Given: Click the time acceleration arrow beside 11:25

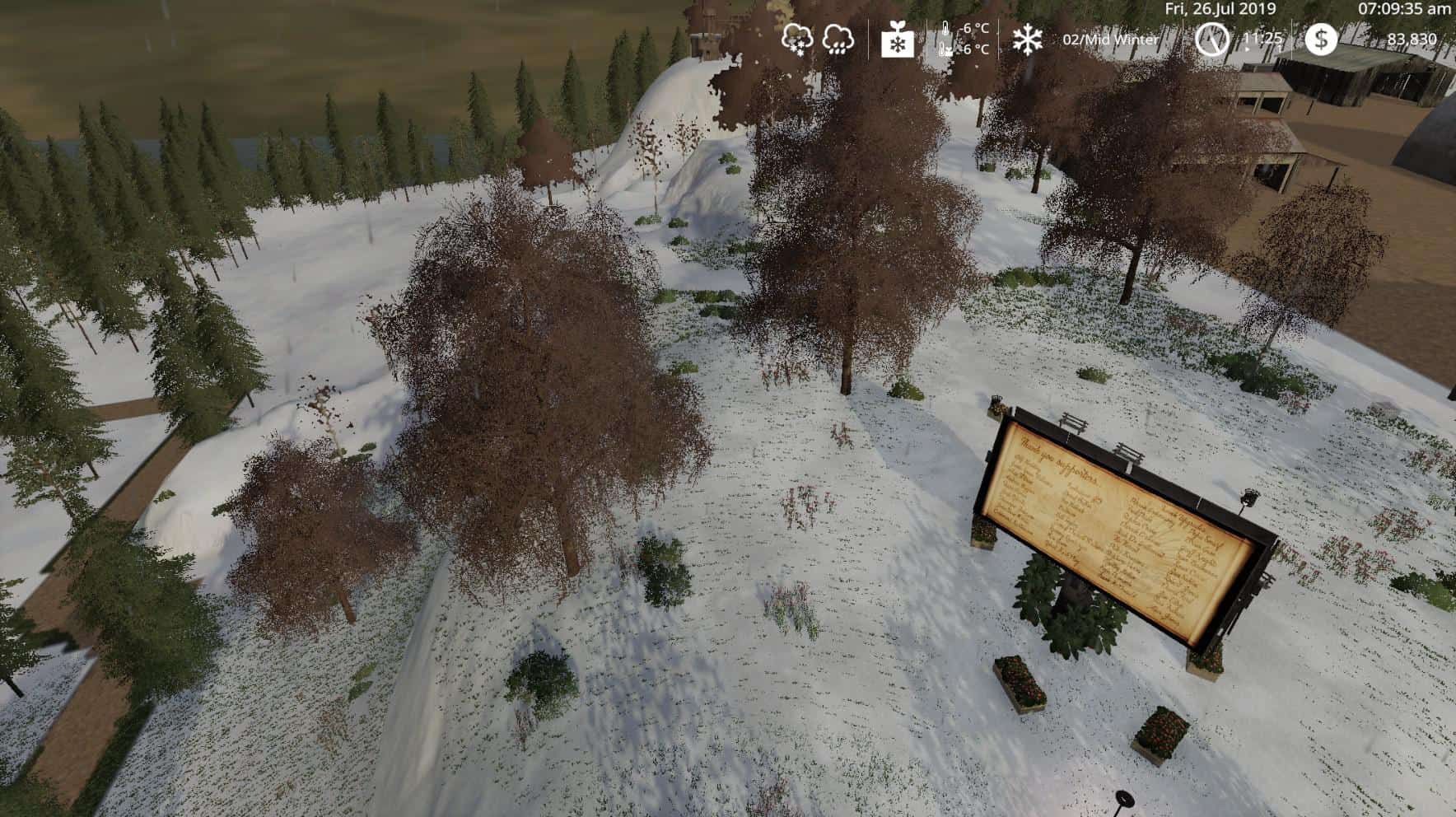Looking at the screenshot, I should (x=1247, y=49).
